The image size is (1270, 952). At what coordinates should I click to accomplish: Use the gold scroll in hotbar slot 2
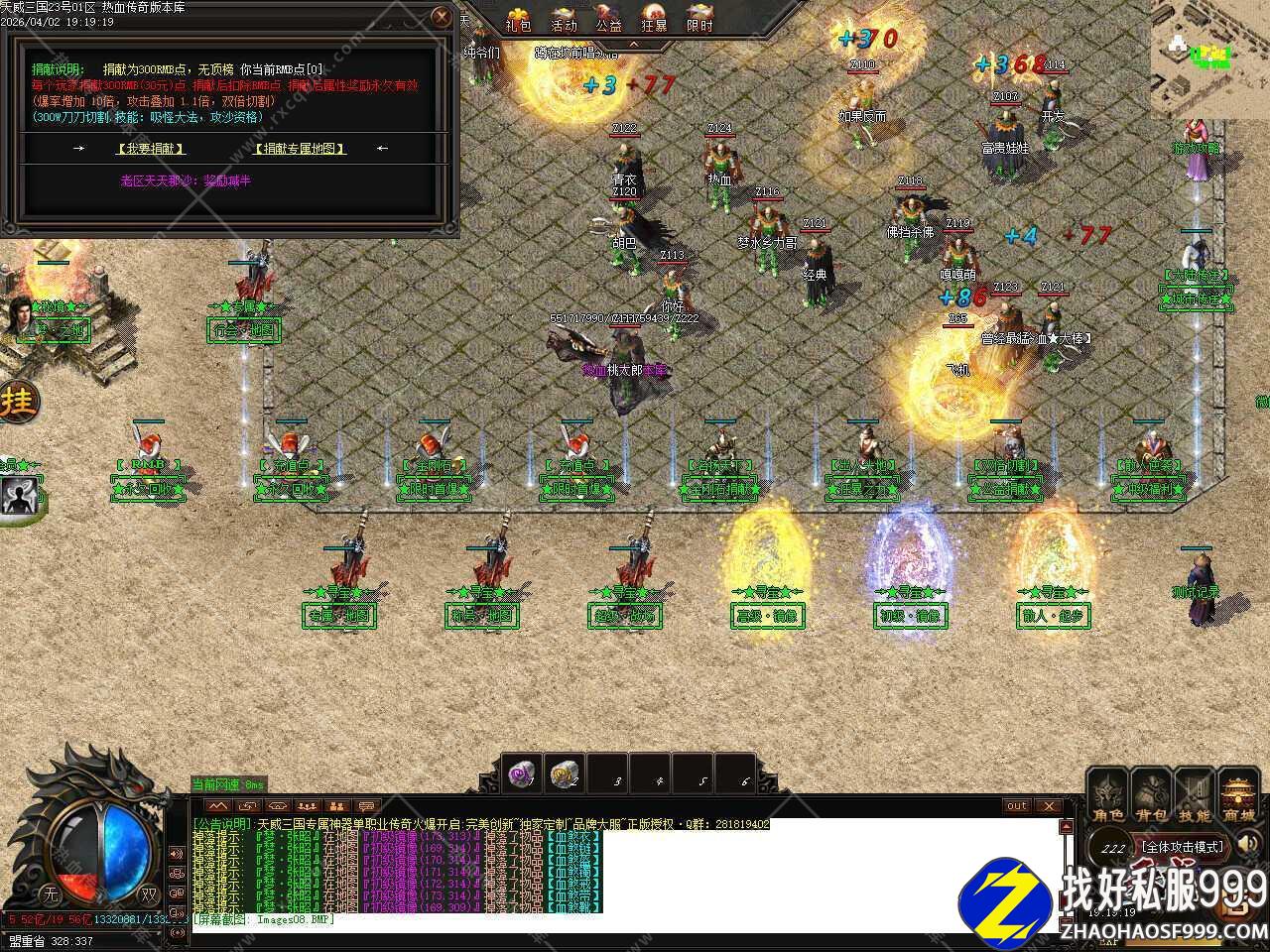click(x=565, y=773)
